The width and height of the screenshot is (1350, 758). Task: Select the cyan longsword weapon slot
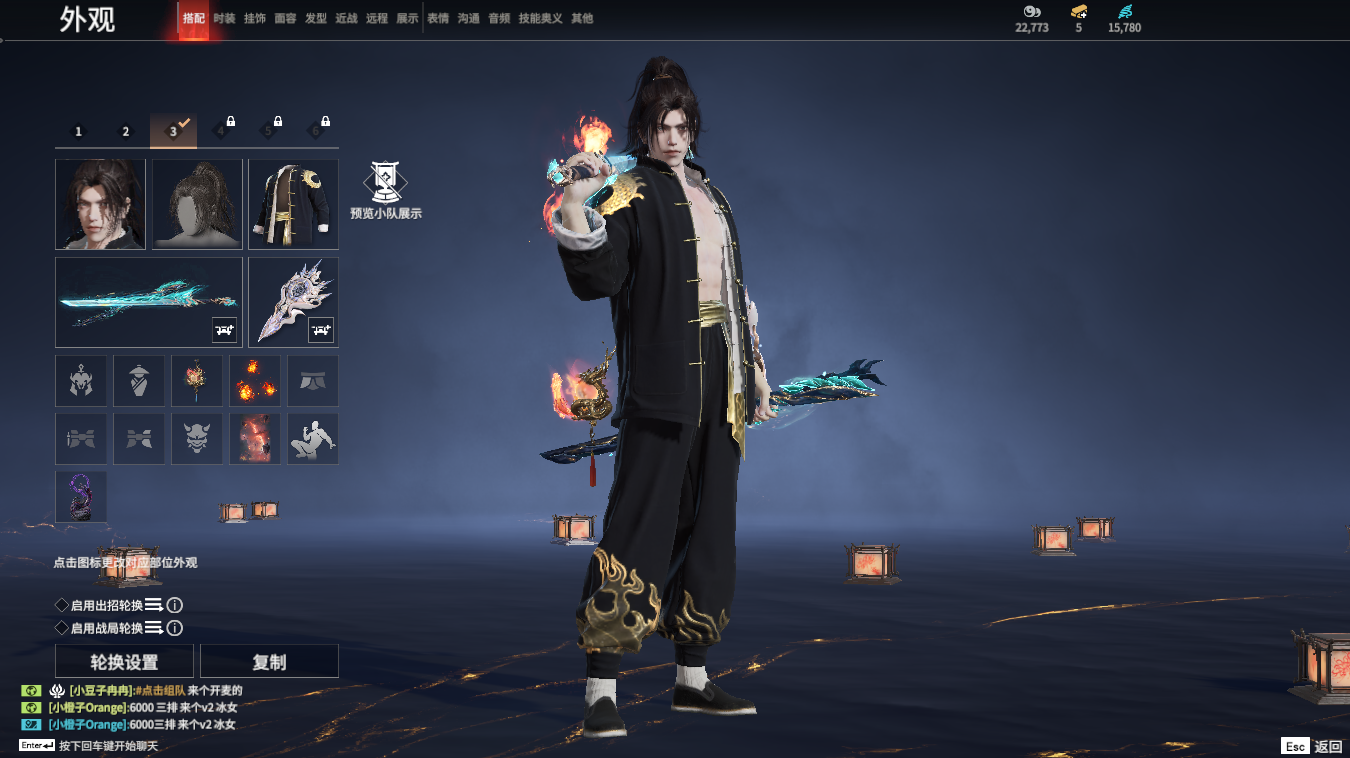point(149,302)
